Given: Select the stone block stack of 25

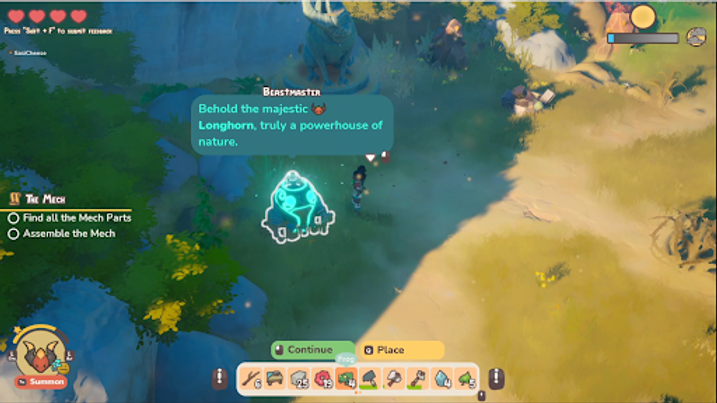Looking at the screenshot, I should click(x=298, y=379).
